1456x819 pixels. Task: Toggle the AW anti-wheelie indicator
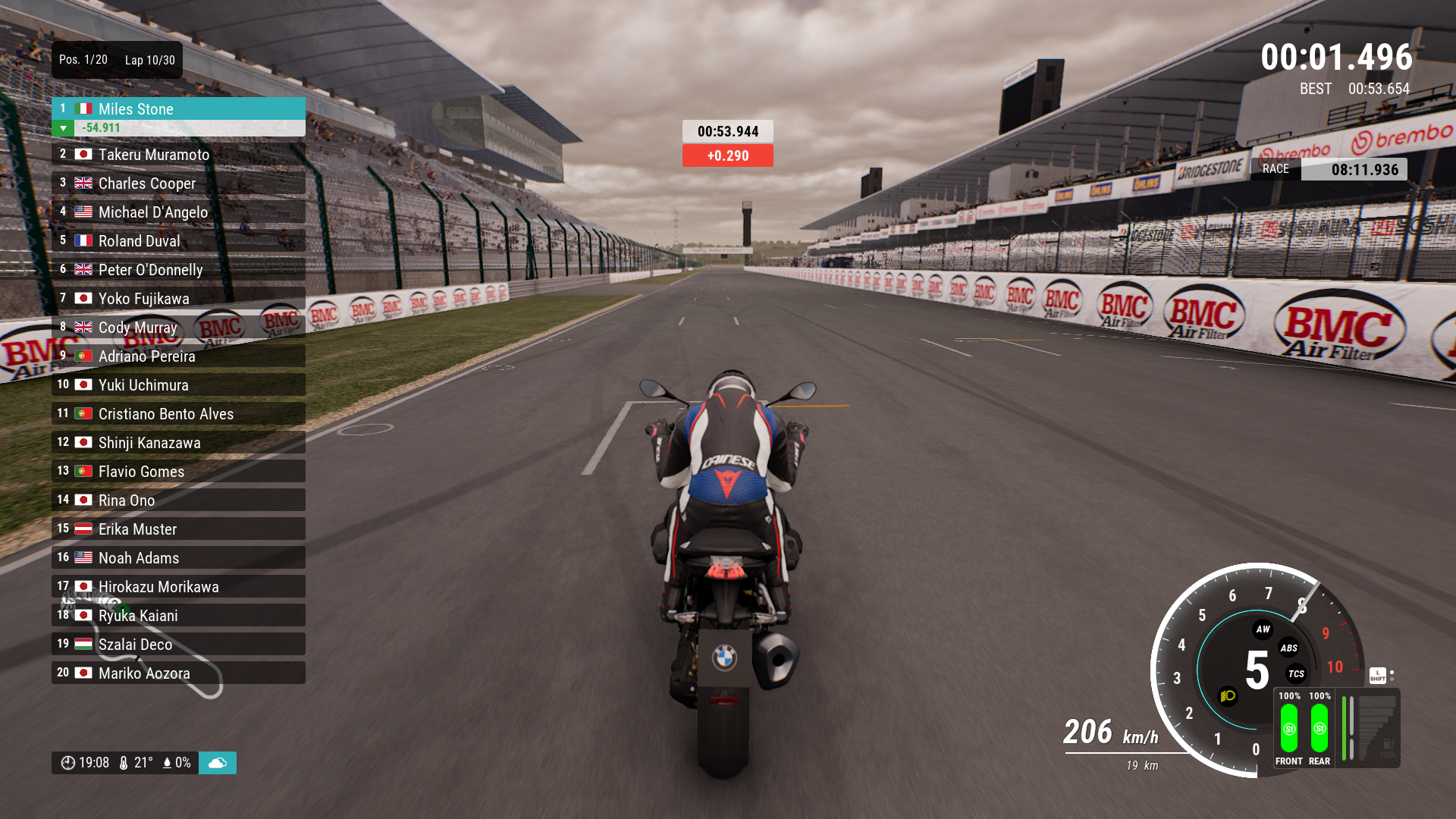1263,629
